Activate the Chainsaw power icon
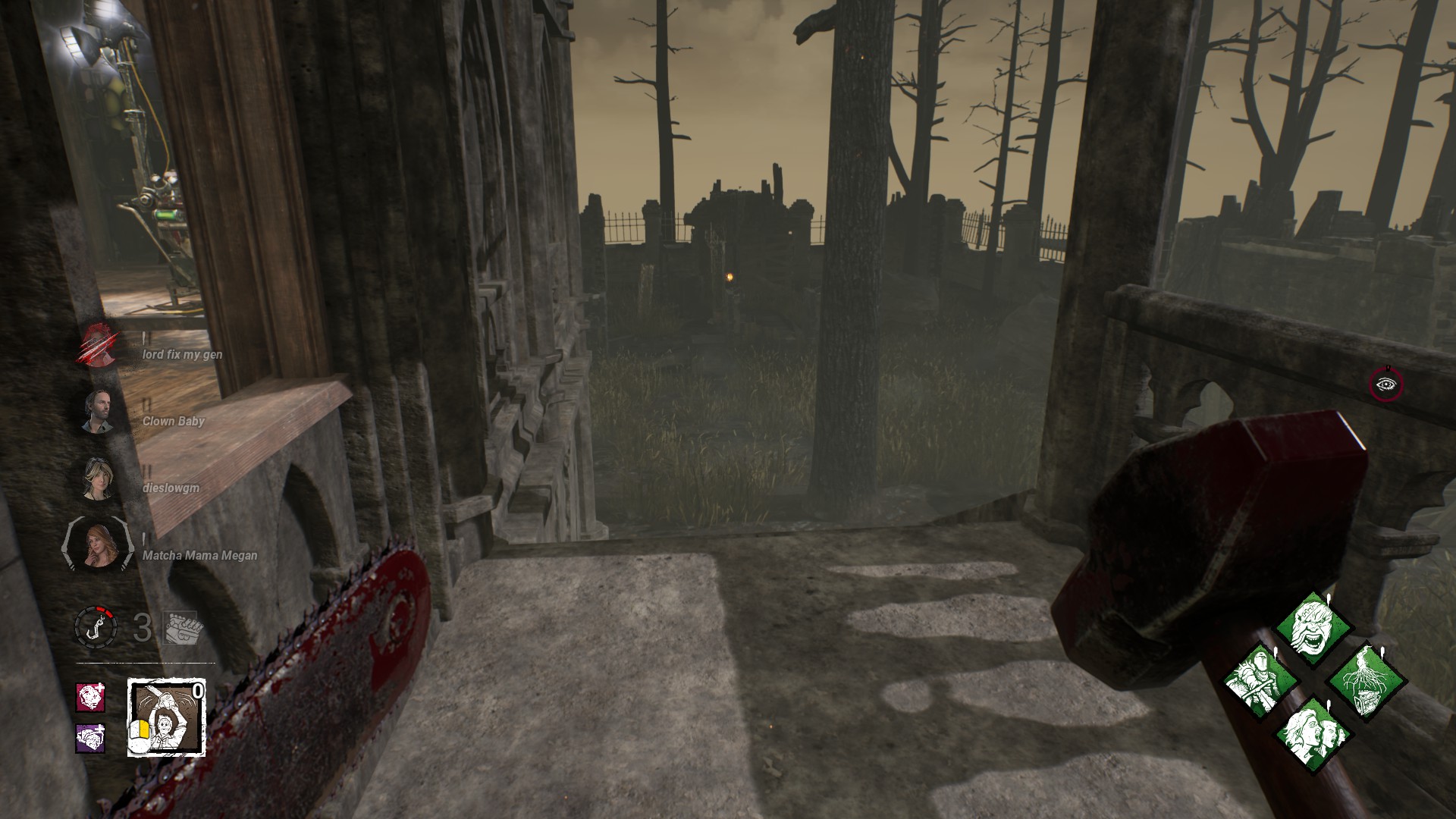 pos(166,717)
